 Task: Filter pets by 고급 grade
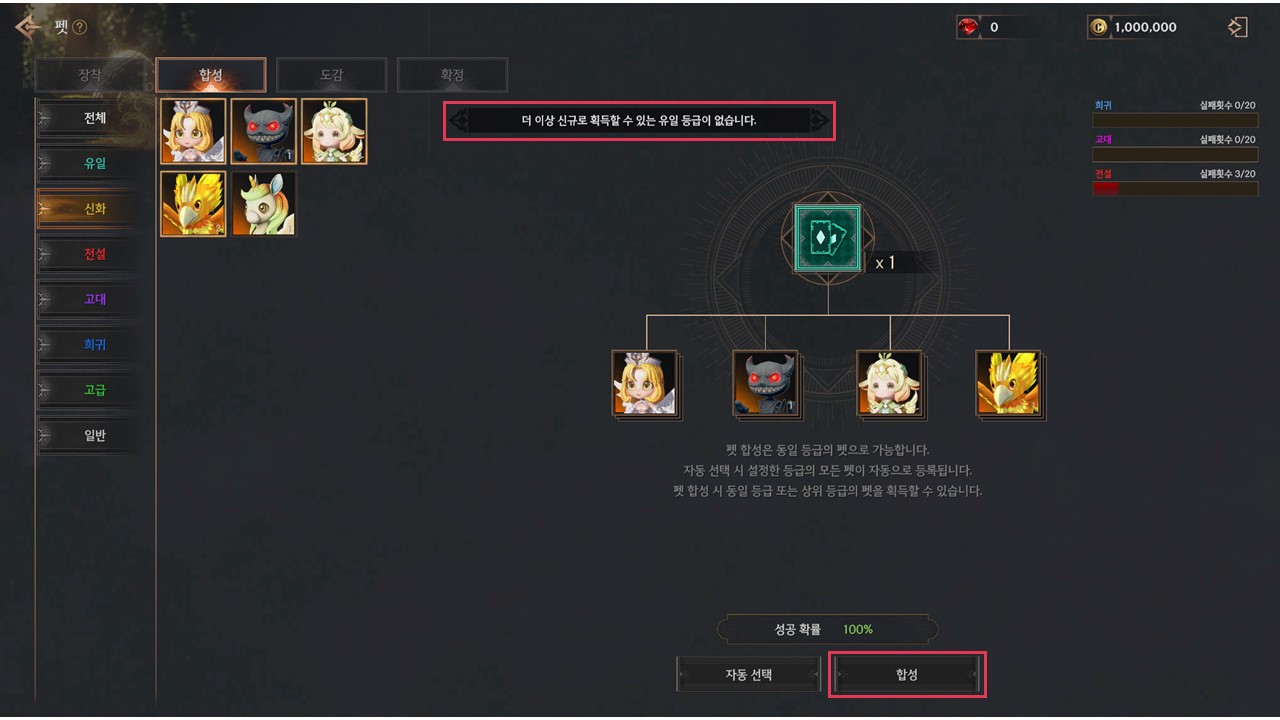coord(94,390)
